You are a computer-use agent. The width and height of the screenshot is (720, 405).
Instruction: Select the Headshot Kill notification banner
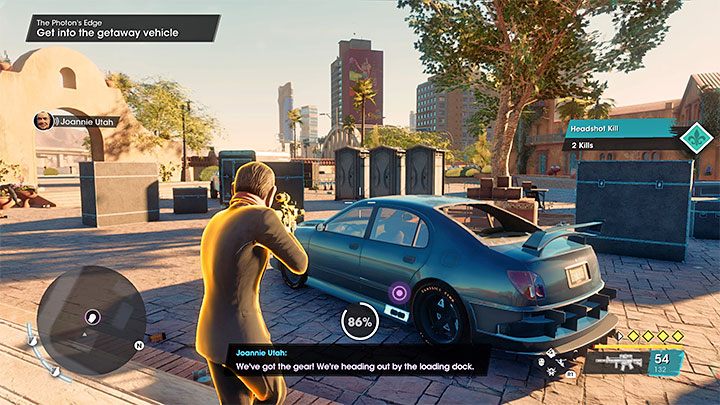point(620,128)
